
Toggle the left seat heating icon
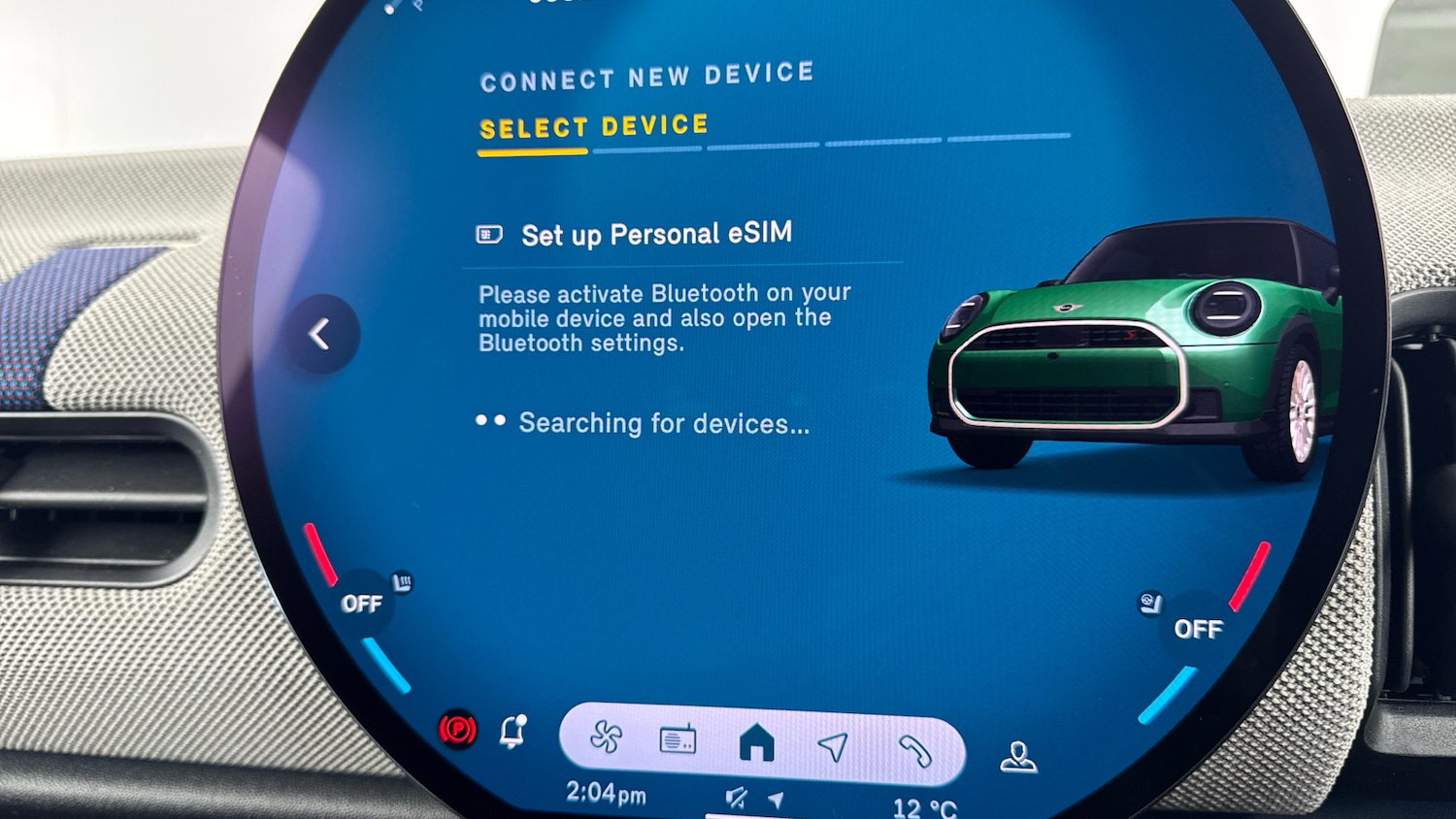402,582
